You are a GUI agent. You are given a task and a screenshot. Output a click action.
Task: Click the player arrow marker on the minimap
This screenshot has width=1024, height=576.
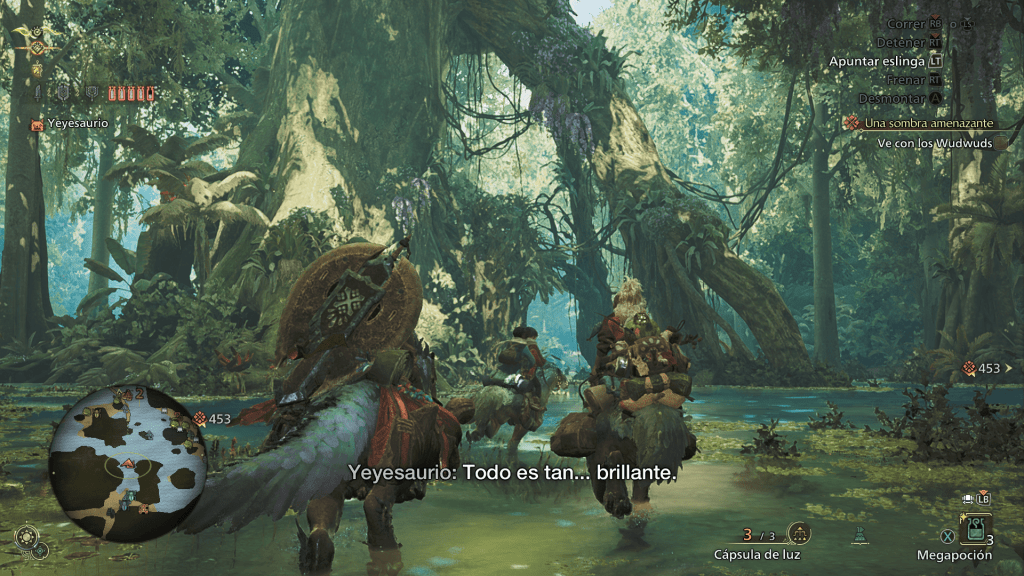pos(128,463)
